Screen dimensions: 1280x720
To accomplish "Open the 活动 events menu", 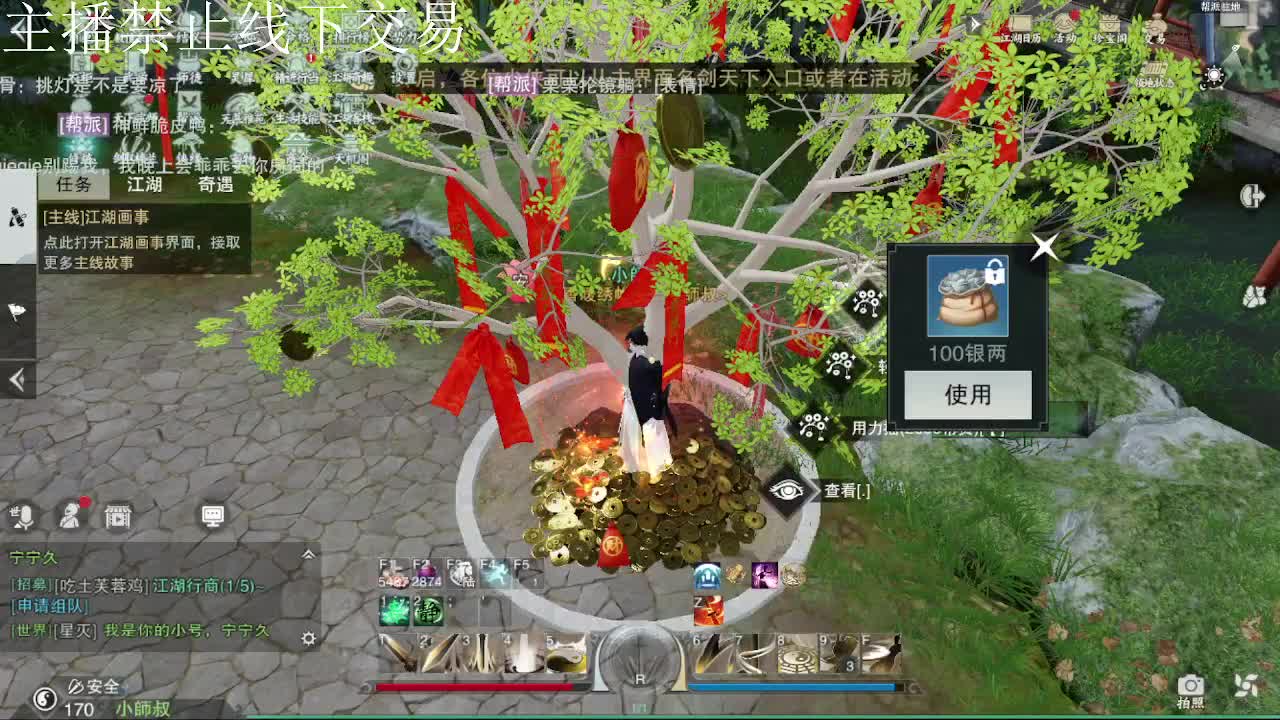I will click(x=1065, y=28).
